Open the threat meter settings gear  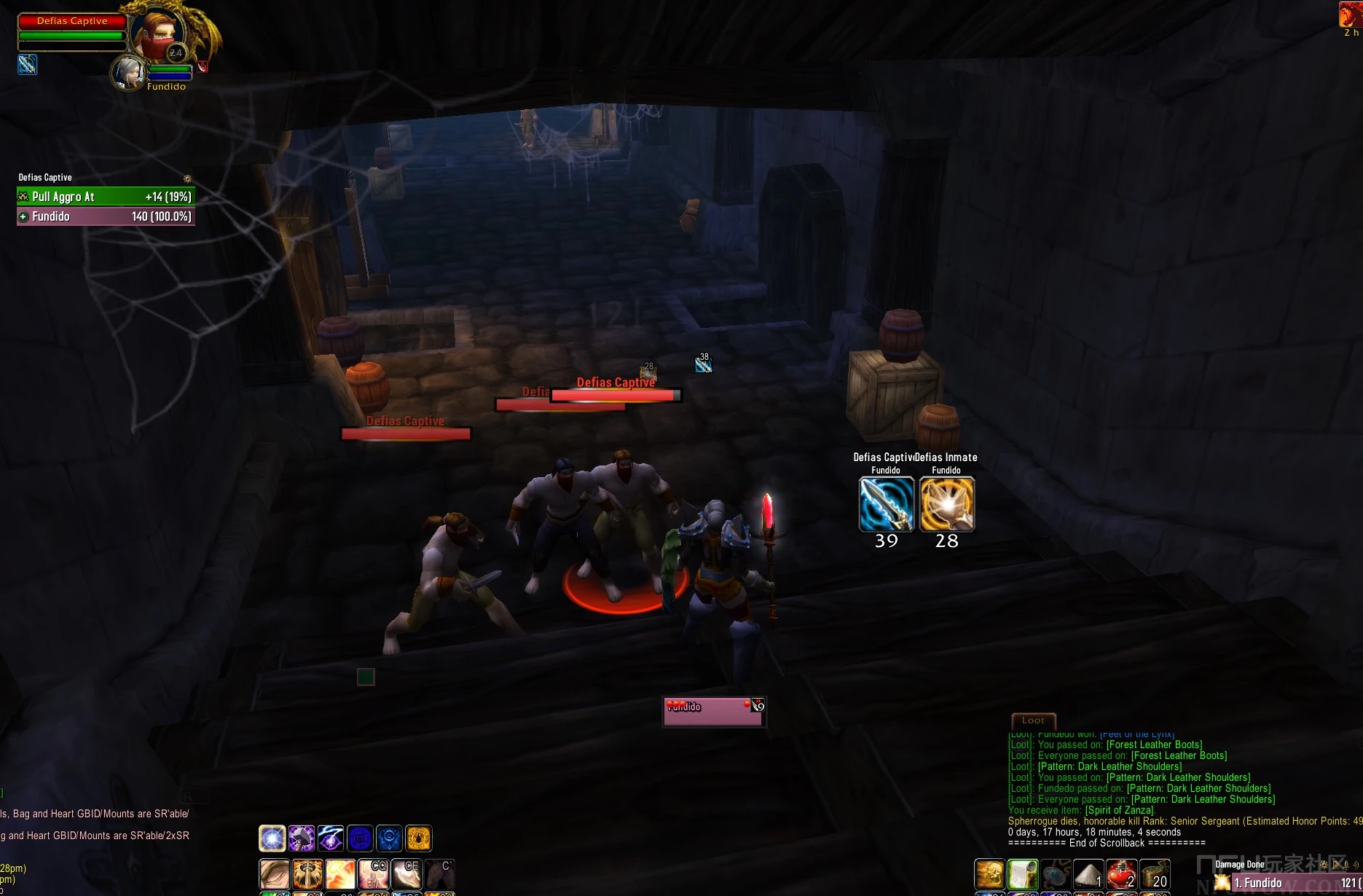coord(187,178)
